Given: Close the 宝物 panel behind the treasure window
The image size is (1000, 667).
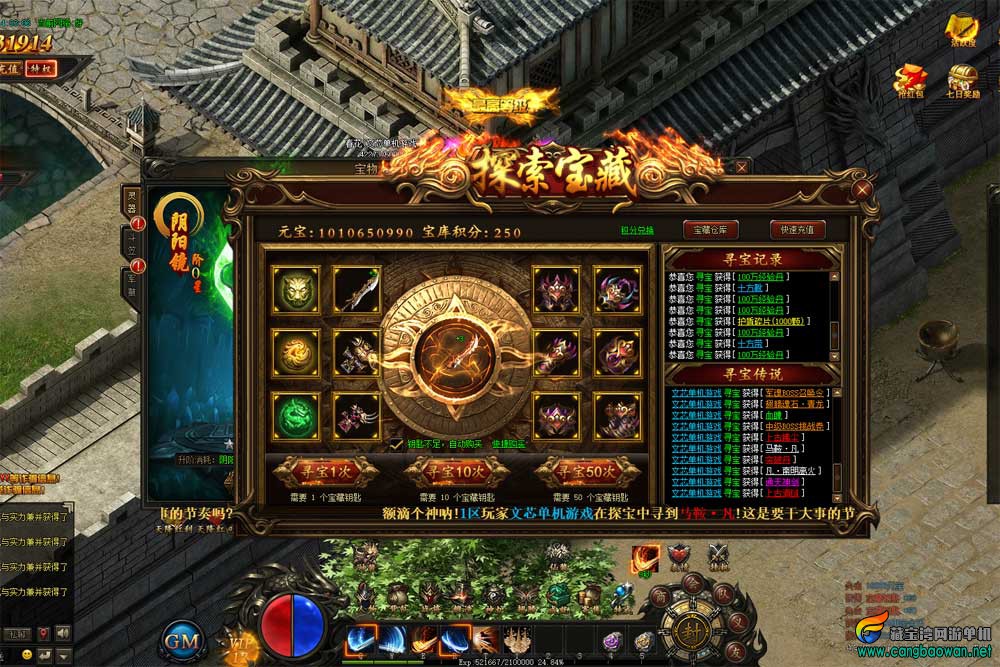Looking at the screenshot, I should tap(741, 167).
